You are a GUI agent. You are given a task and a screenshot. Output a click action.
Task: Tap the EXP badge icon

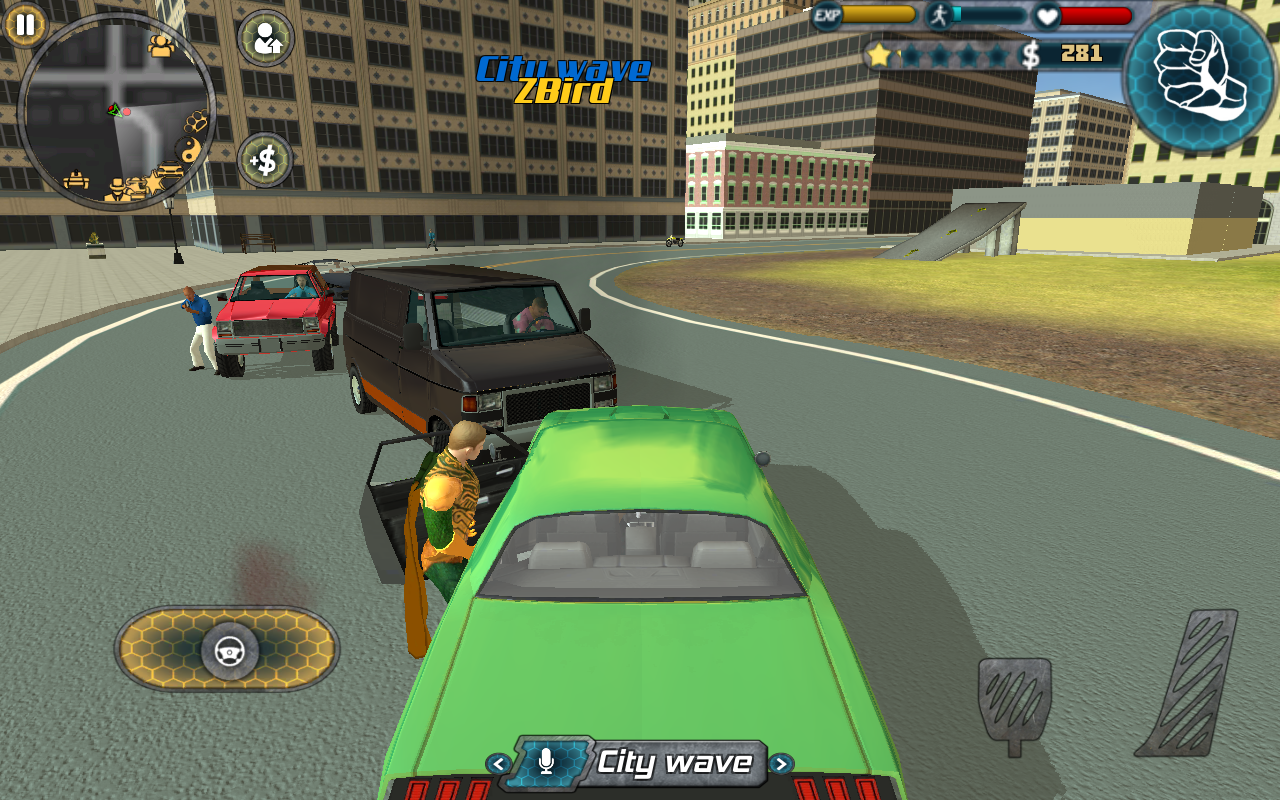(x=826, y=16)
